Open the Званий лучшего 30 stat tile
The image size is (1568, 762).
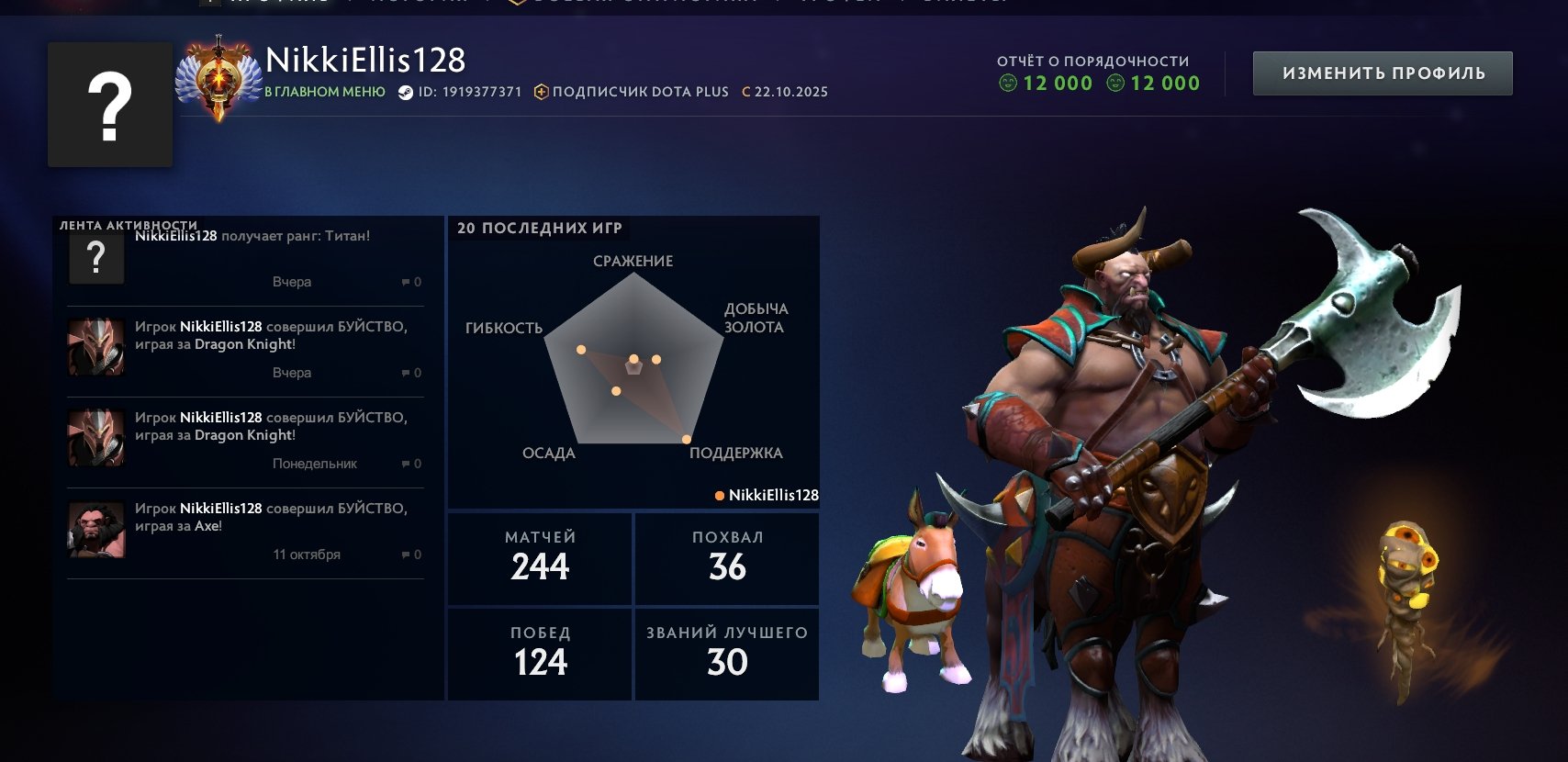tap(727, 654)
